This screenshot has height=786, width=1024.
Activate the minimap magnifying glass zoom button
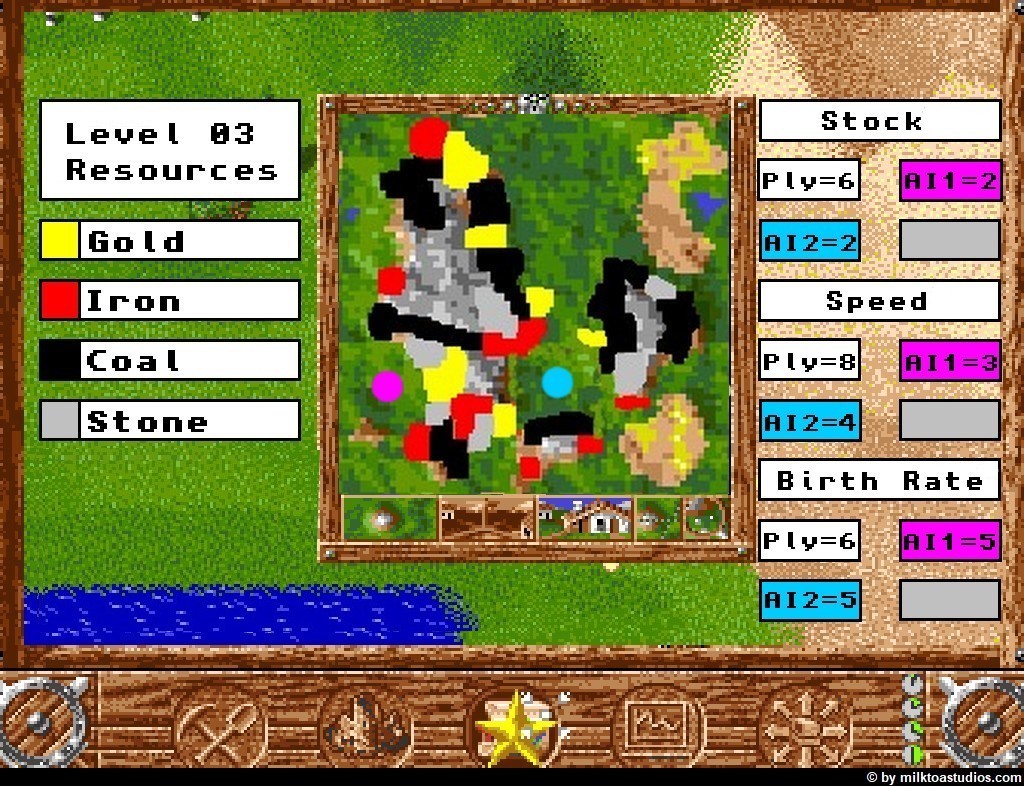click(706, 518)
